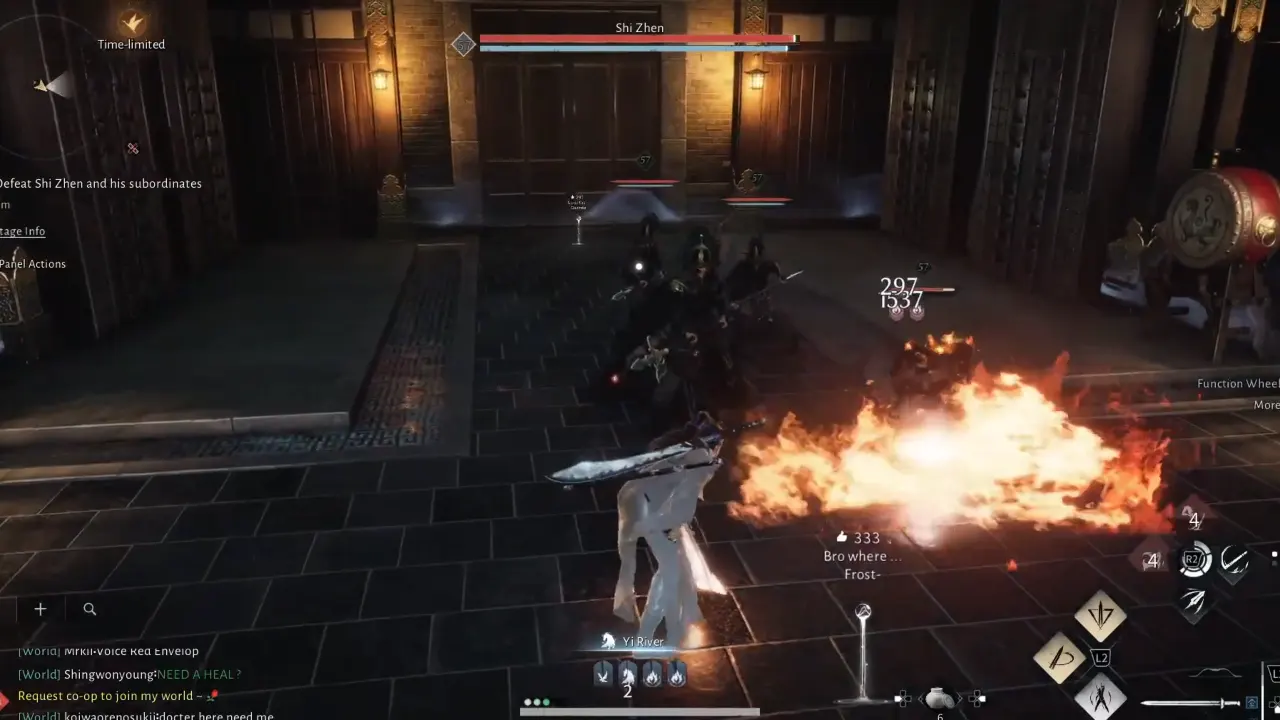Screen dimensions: 1280x720
Task: Toggle the first flame buff icon under Yi River
Action: click(652, 676)
